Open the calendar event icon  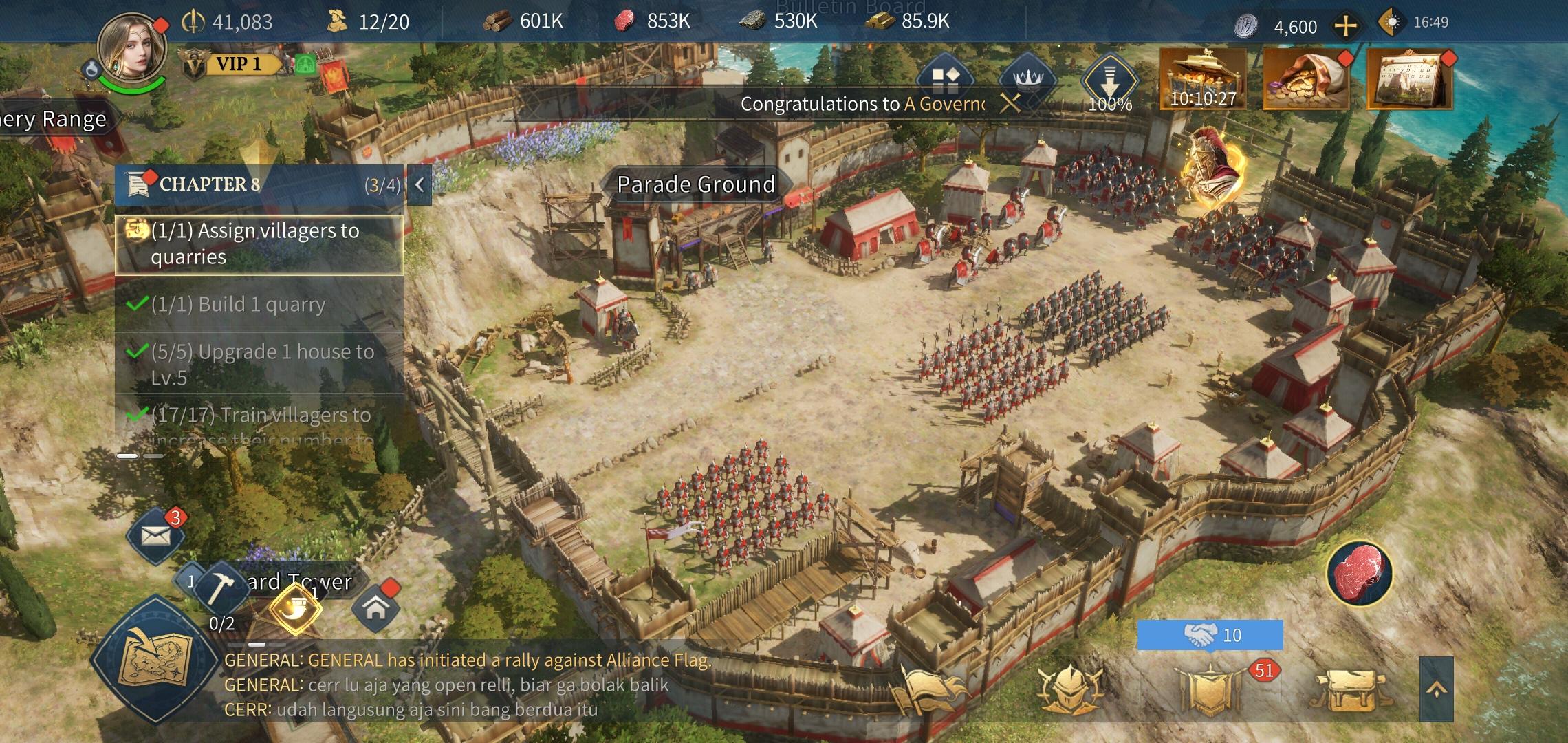tap(1408, 79)
